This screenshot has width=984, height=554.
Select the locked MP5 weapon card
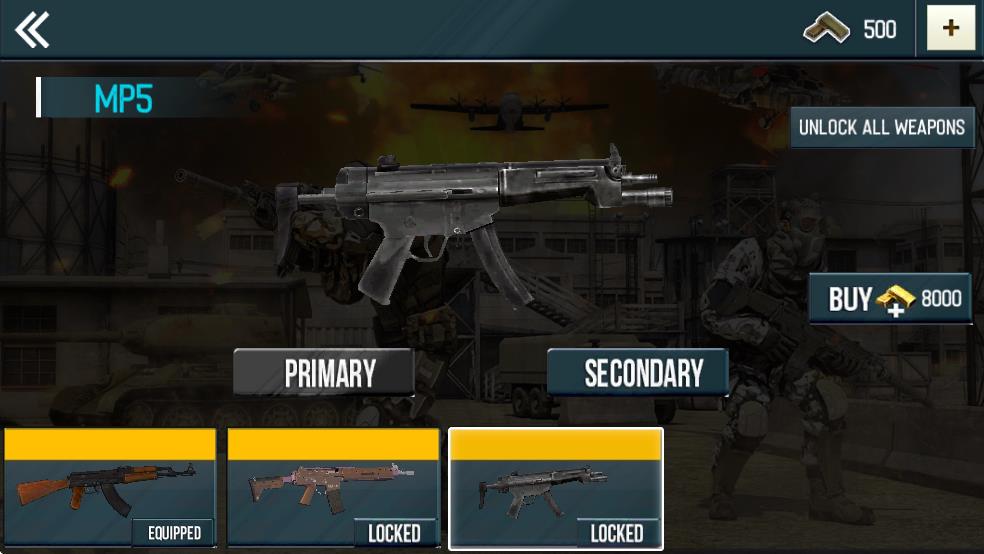coord(556,488)
